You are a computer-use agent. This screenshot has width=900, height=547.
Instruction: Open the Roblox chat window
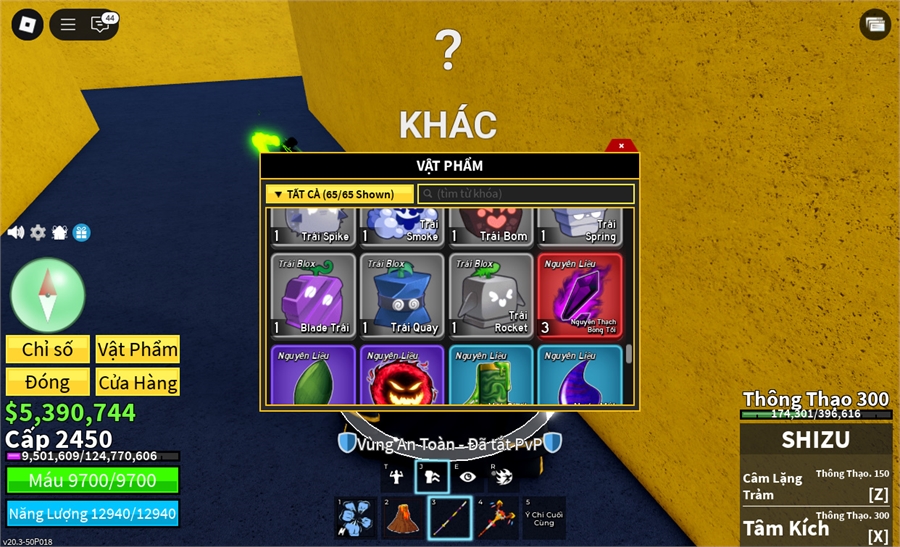[x=101, y=24]
